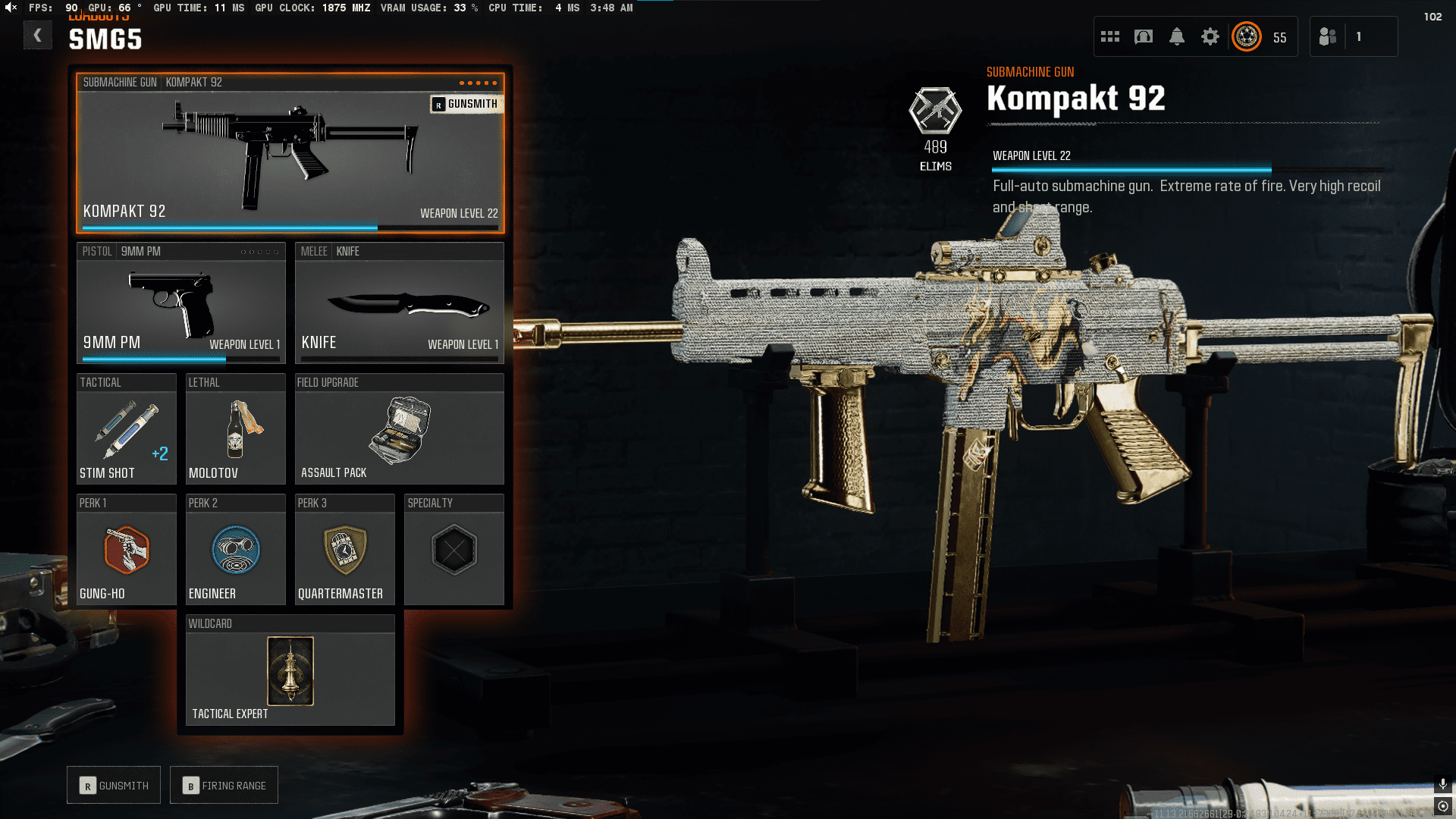Viewport: 1456px width, 819px height.
Task: Open the party and friends panel
Action: (x=1329, y=36)
